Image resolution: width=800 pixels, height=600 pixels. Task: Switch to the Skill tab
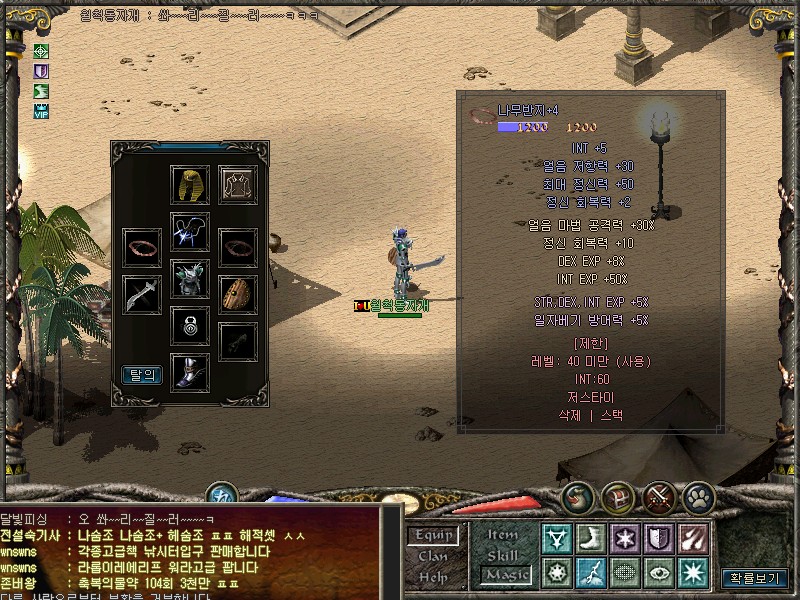pos(503,554)
